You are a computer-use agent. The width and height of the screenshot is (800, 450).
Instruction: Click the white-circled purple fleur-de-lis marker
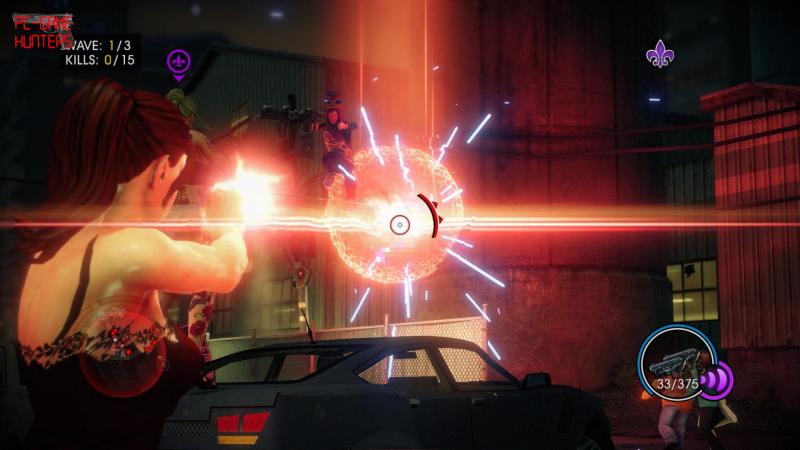click(179, 63)
